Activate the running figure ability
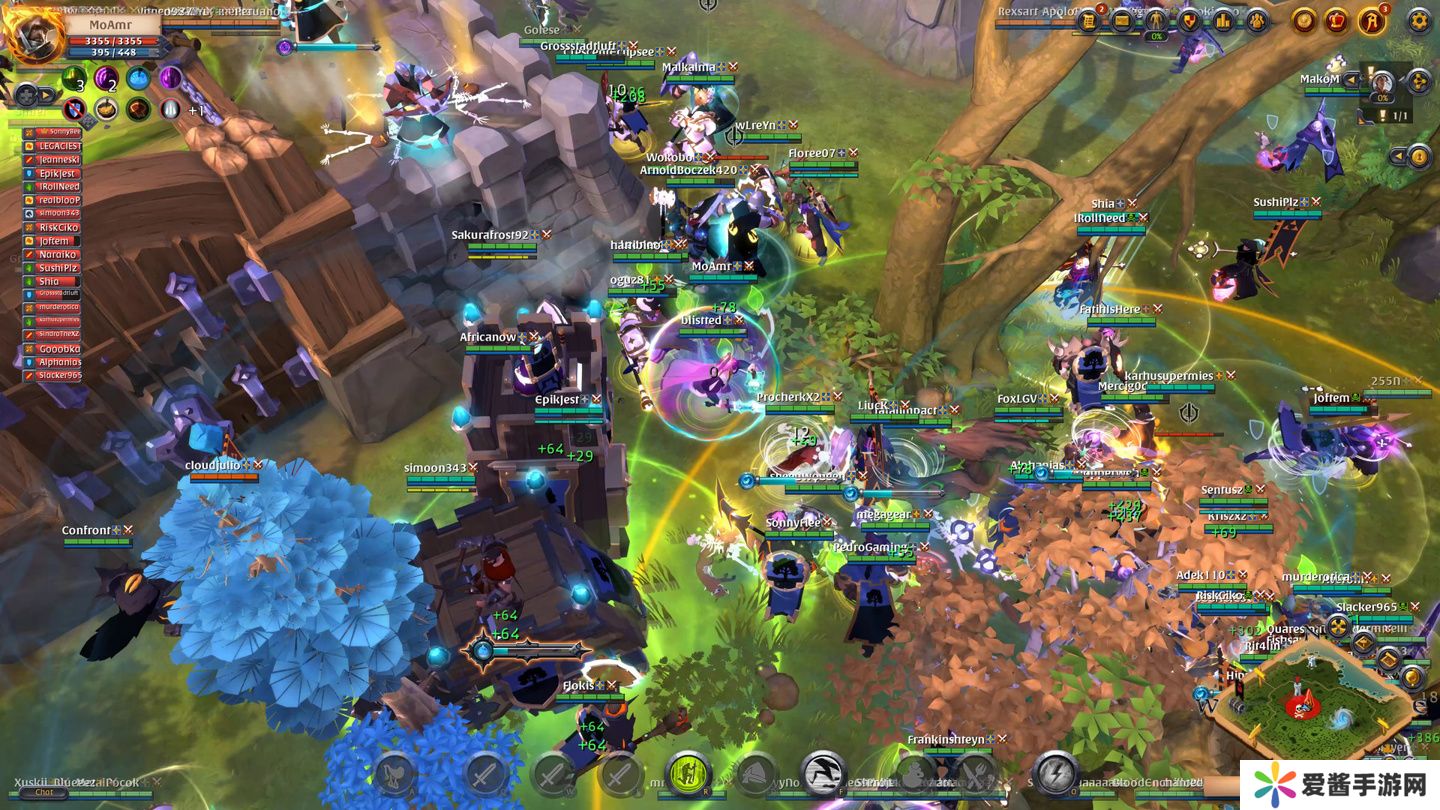This screenshot has height=810, width=1440. tap(823, 773)
